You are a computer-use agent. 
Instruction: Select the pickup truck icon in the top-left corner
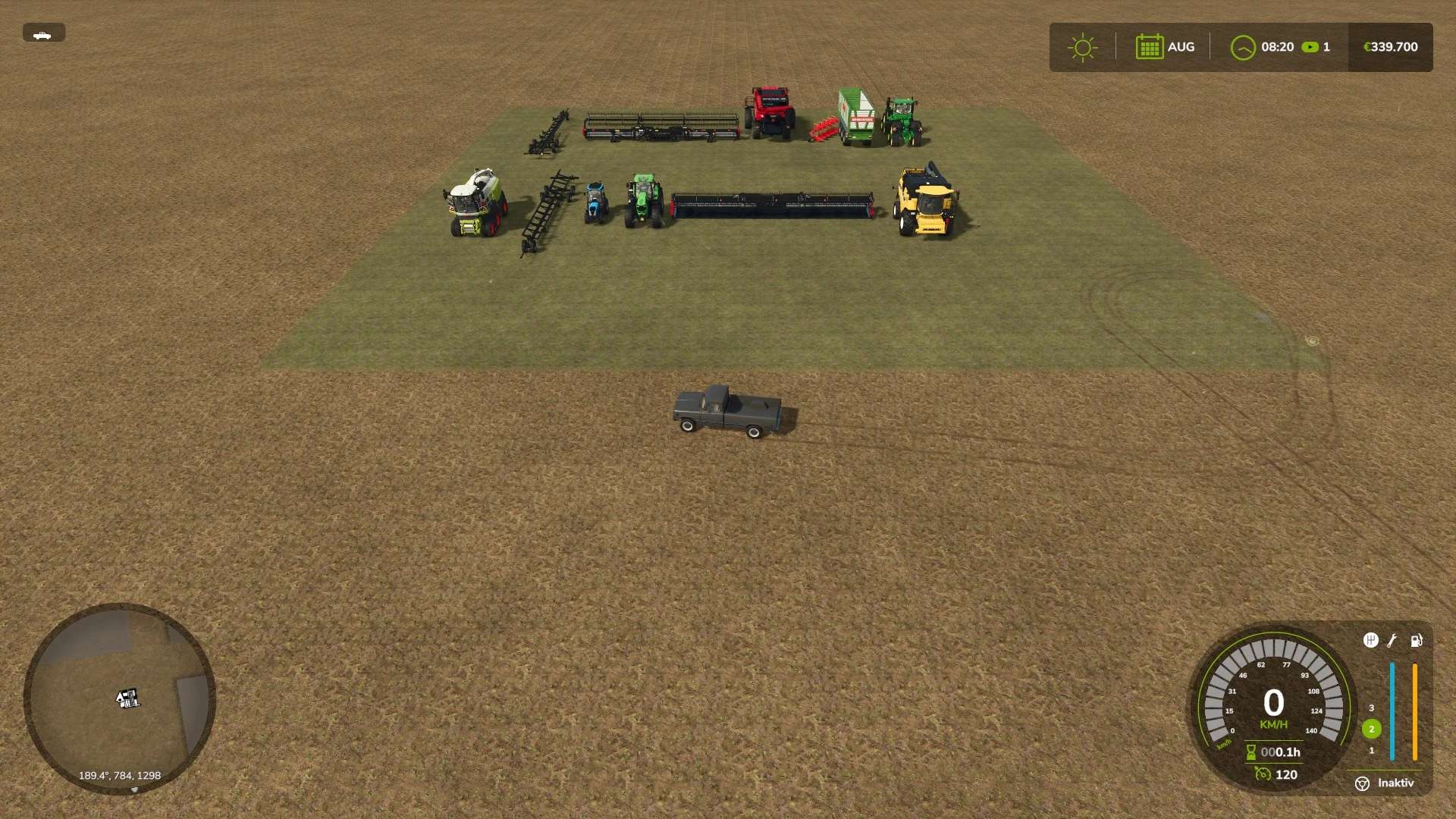pyautogui.click(x=43, y=33)
